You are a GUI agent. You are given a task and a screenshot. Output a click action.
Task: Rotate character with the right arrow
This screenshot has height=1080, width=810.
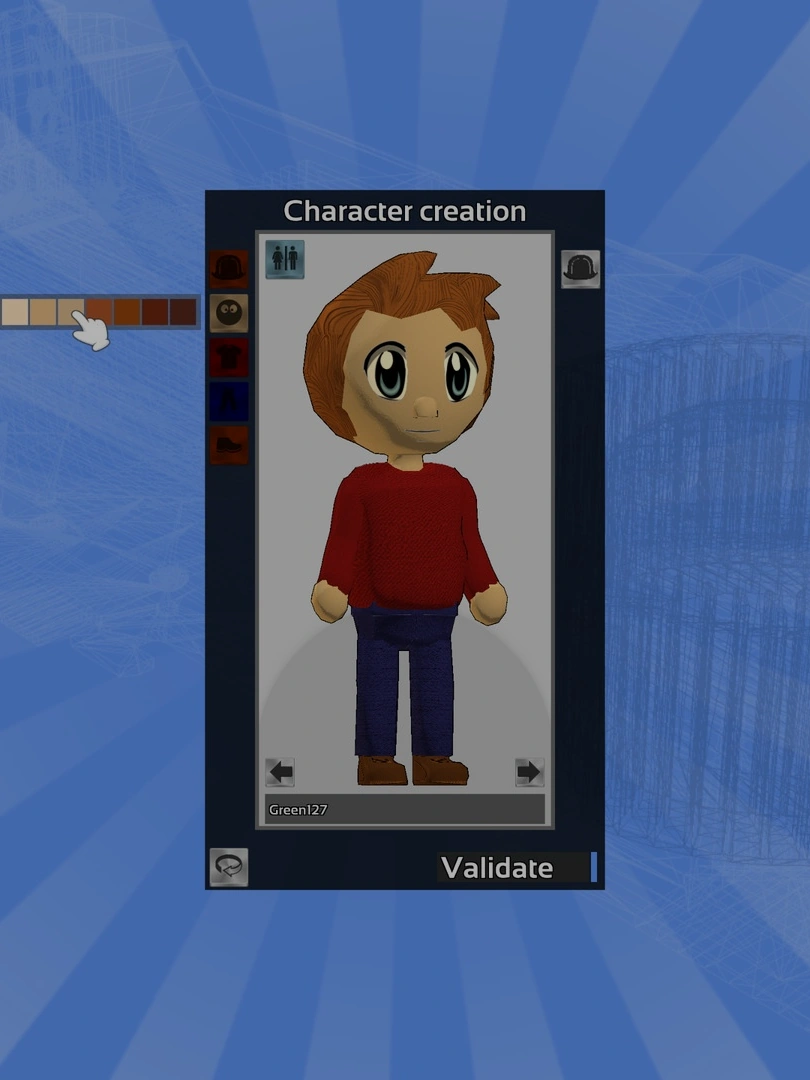click(x=529, y=772)
